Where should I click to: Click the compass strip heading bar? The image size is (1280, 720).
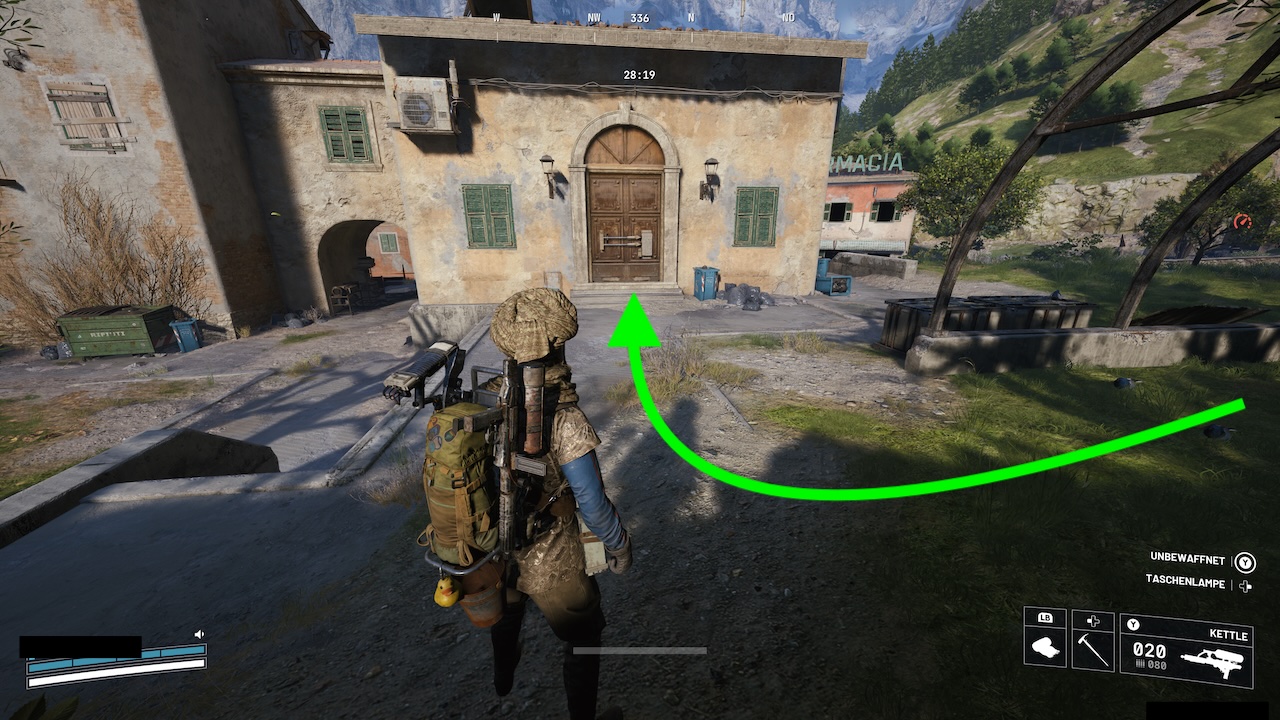click(640, 18)
